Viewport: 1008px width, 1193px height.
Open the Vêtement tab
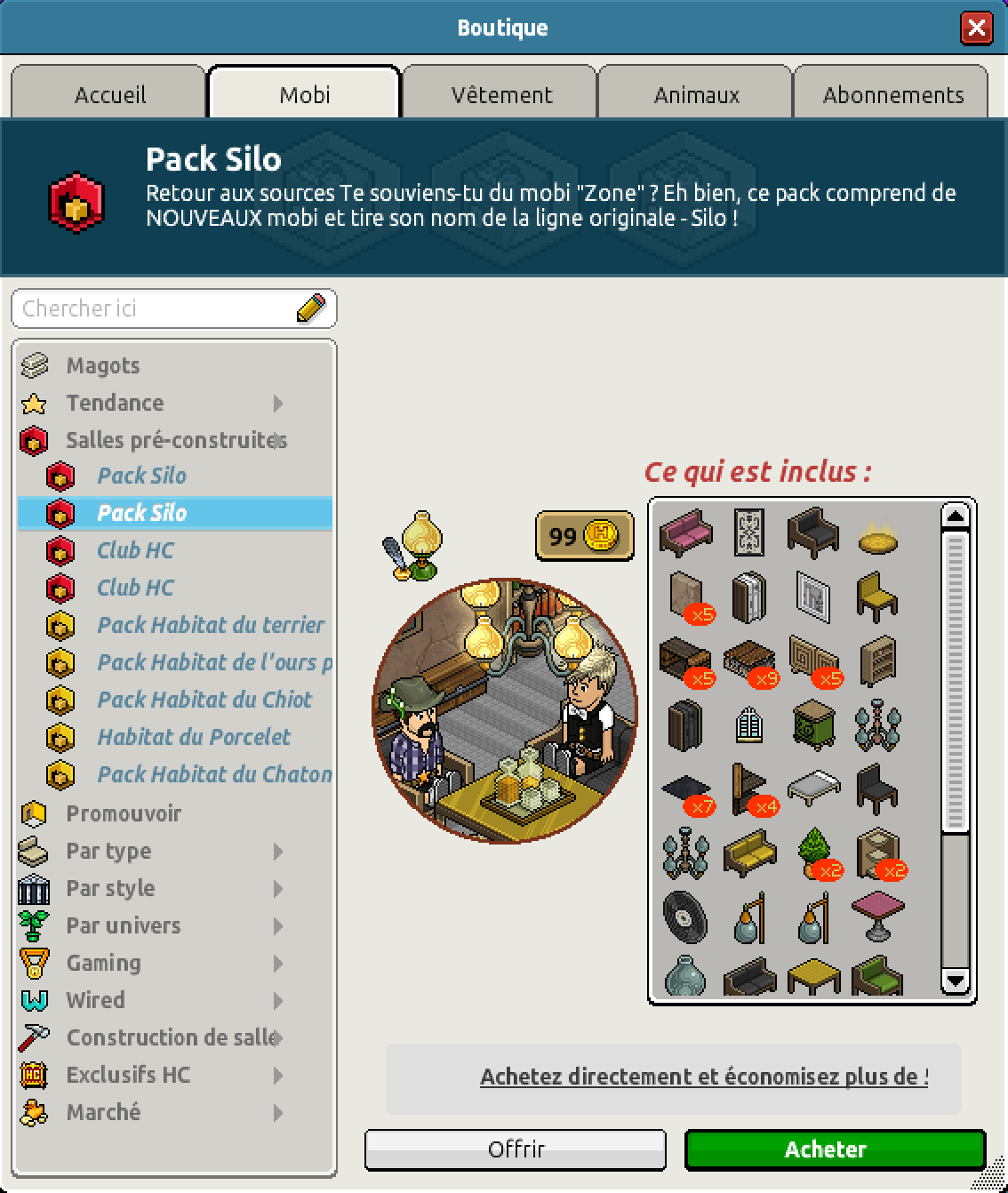[x=501, y=94]
